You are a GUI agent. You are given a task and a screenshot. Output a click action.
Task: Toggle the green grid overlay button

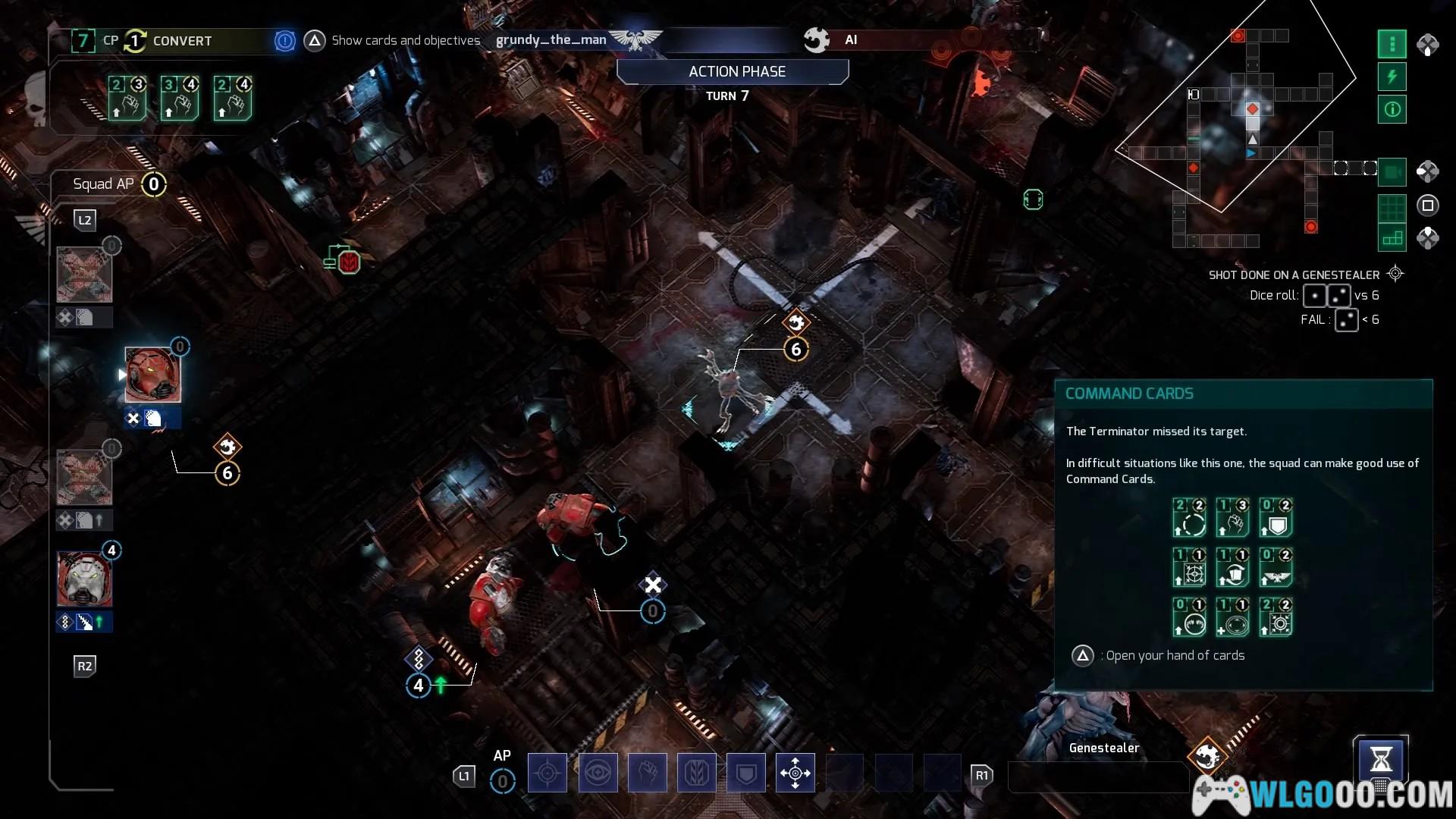1392,206
